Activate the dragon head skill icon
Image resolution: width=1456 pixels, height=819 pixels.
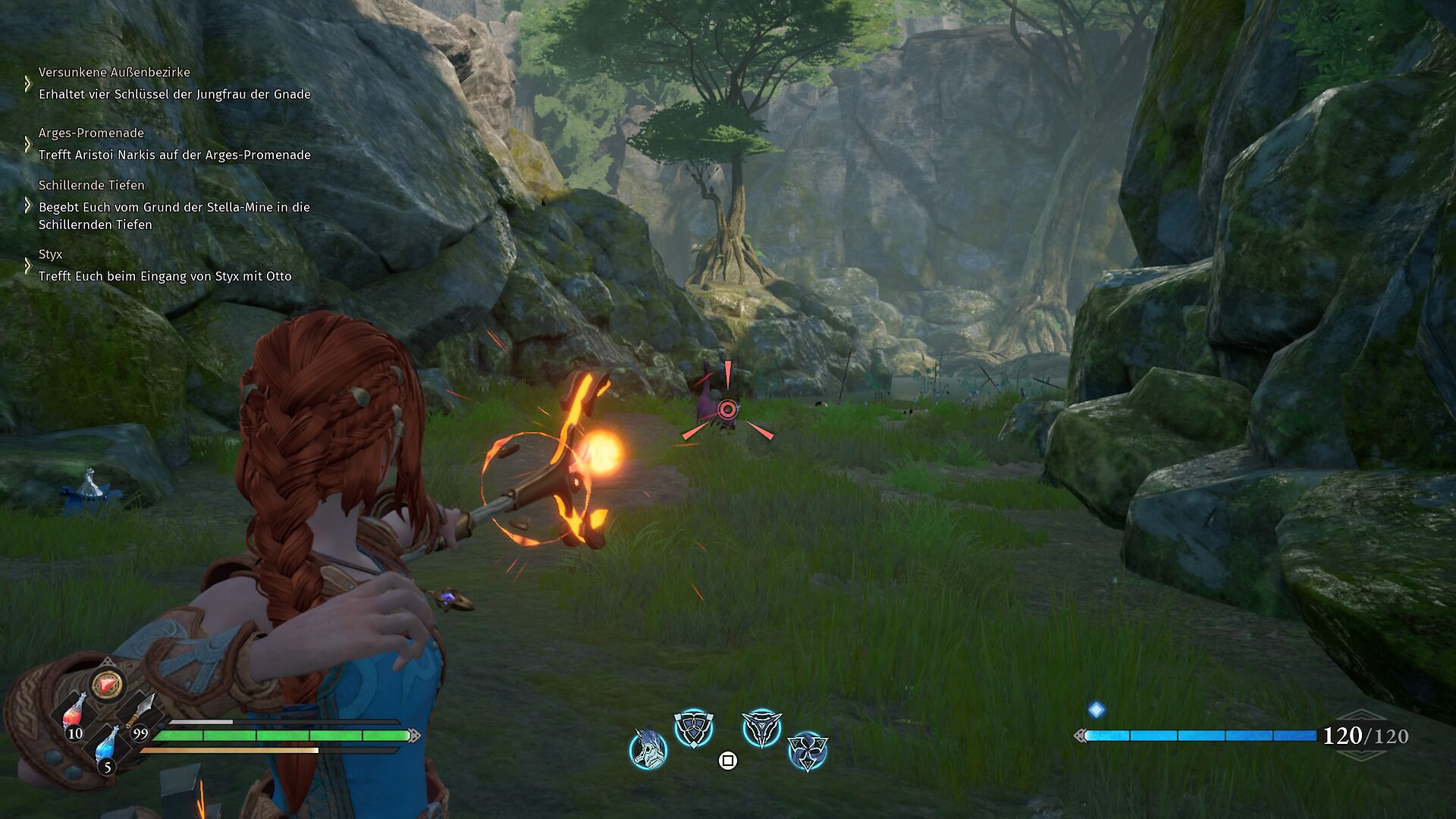click(648, 748)
